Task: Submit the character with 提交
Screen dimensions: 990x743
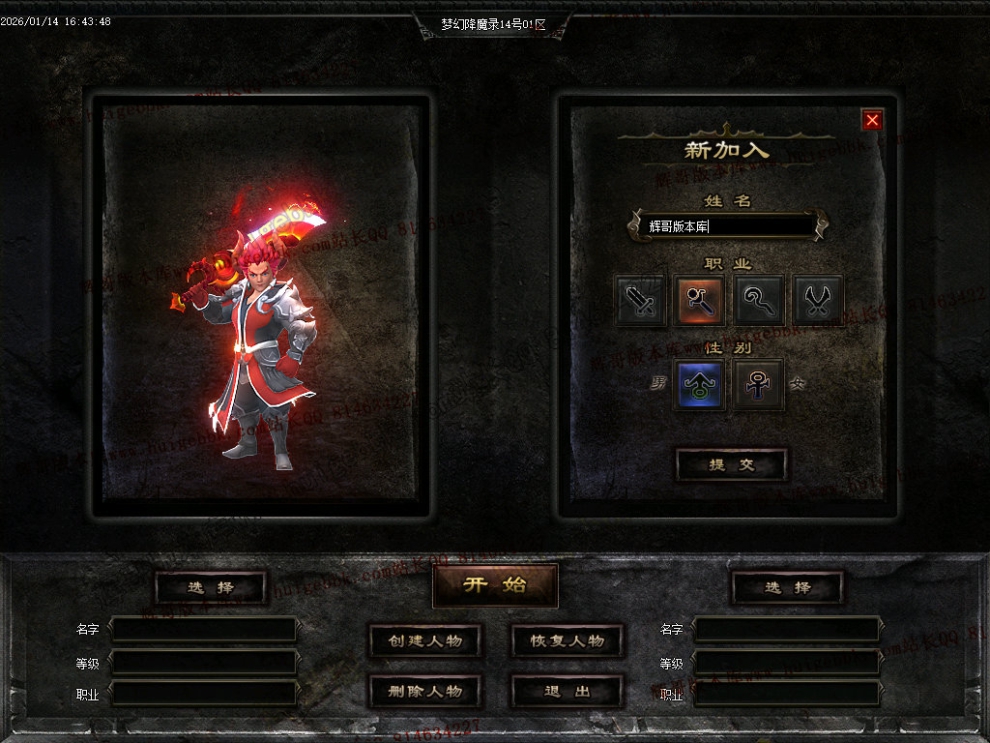Action: pos(731,465)
